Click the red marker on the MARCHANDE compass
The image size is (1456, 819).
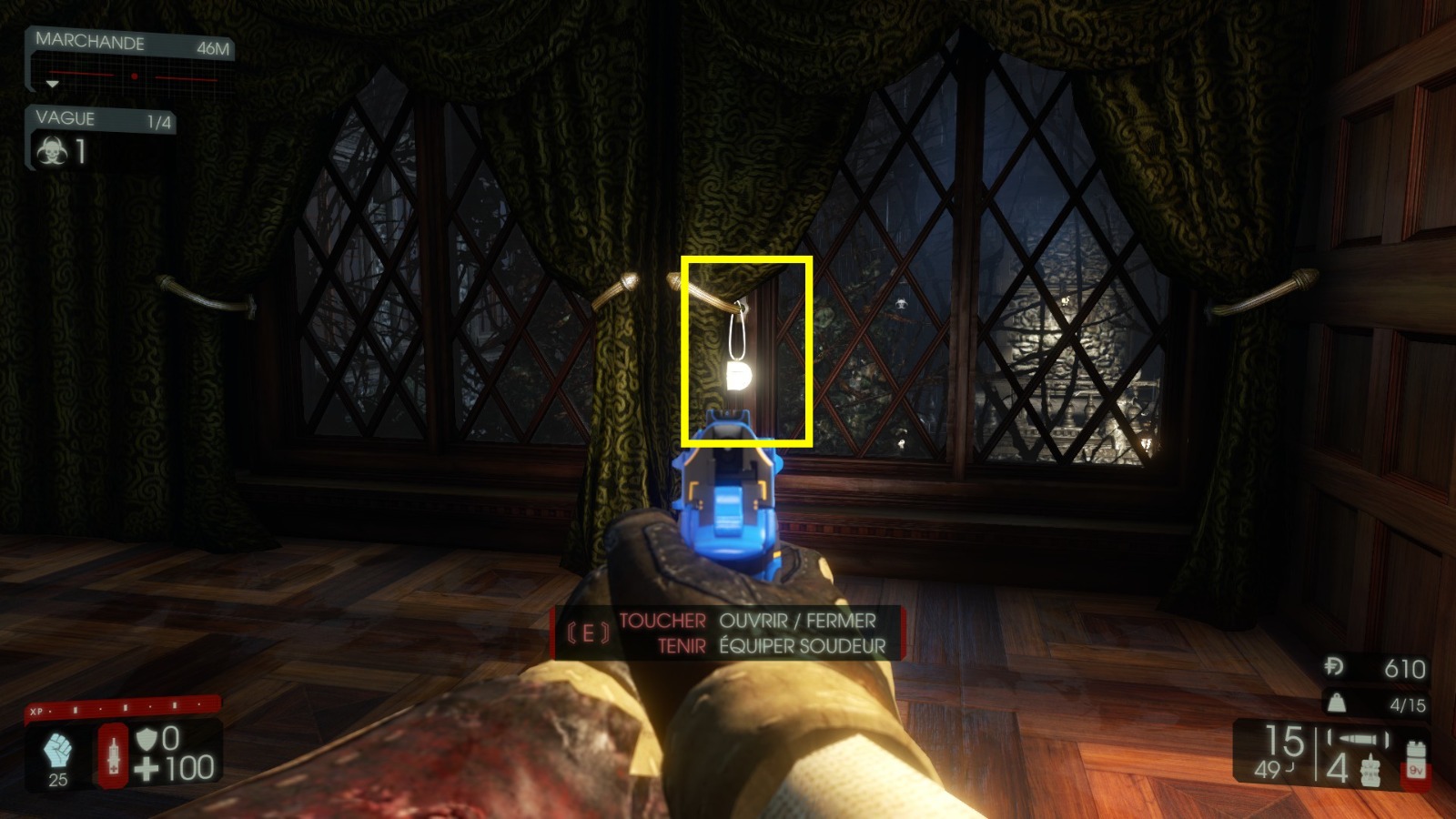(136, 75)
